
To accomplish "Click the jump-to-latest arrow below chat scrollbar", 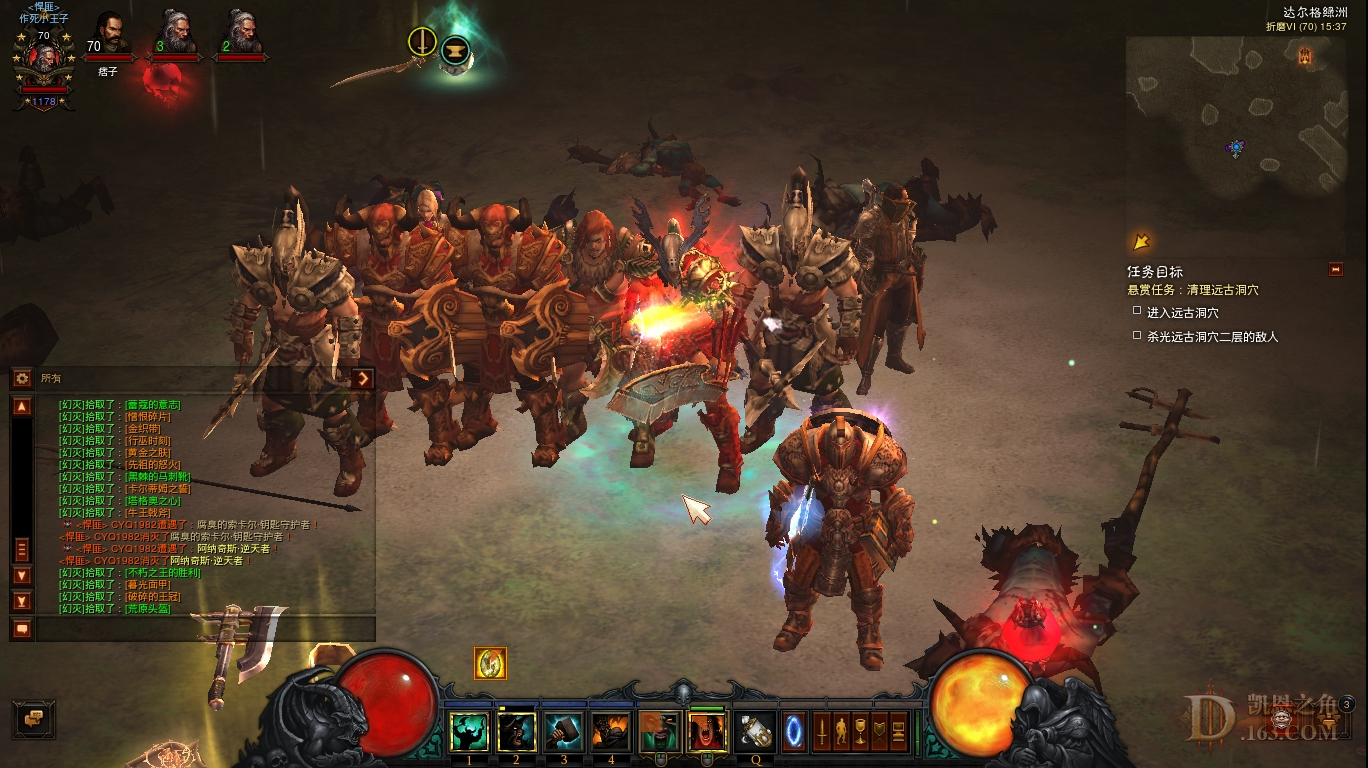I will (x=21, y=600).
